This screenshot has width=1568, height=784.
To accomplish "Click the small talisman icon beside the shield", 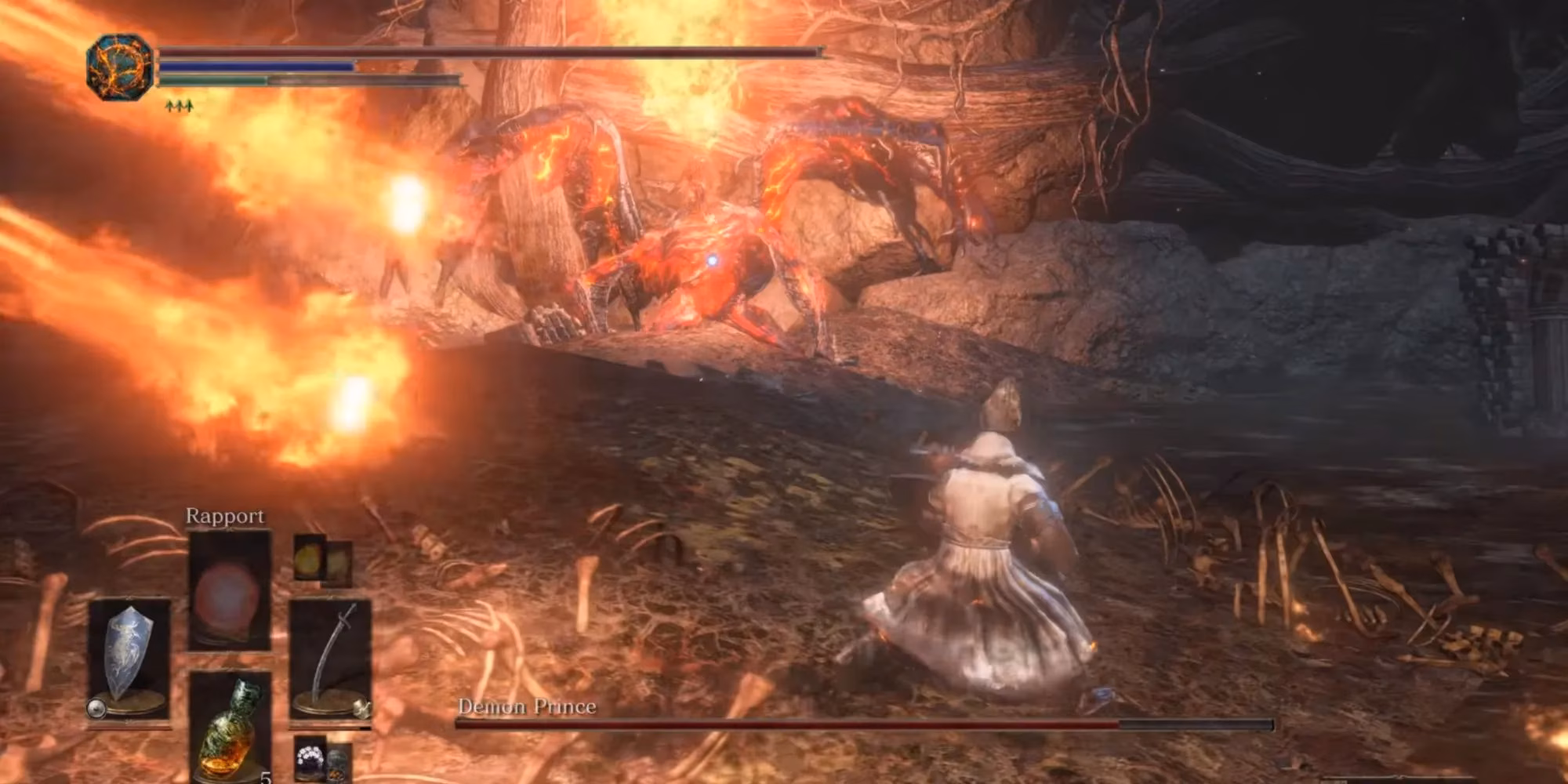I will click(x=96, y=708).
